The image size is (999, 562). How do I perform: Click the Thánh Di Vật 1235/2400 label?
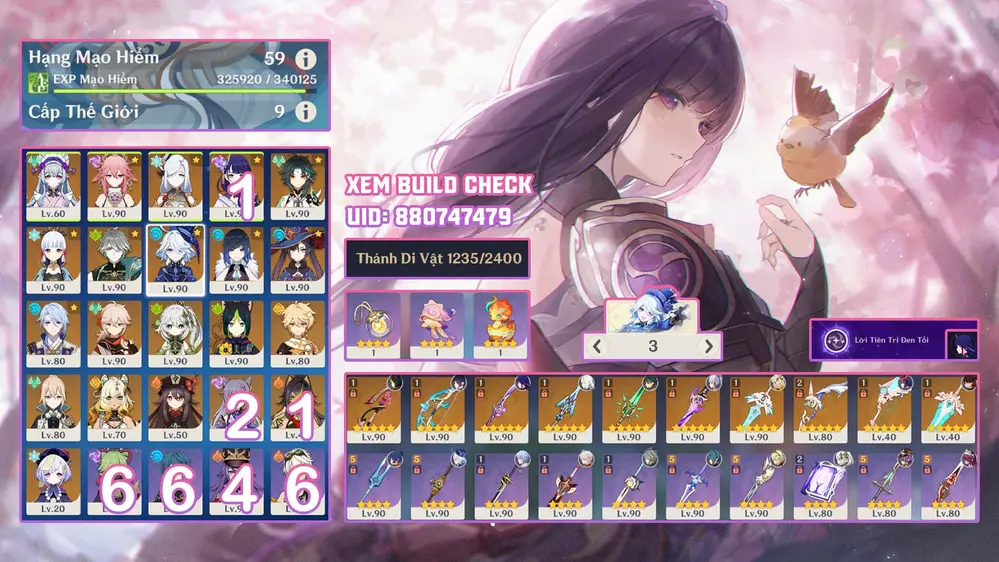pyautogui.click(x=436, y=258)
